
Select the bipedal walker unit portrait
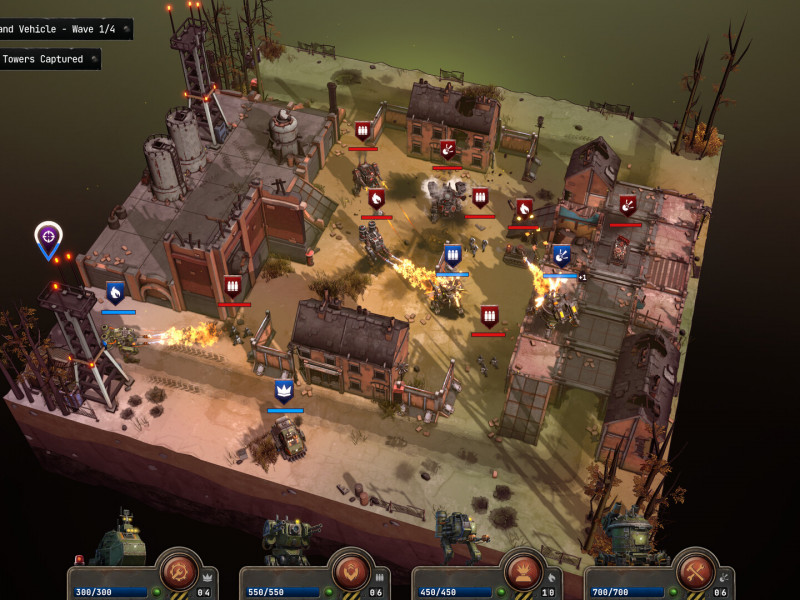(x=458, y=538)
